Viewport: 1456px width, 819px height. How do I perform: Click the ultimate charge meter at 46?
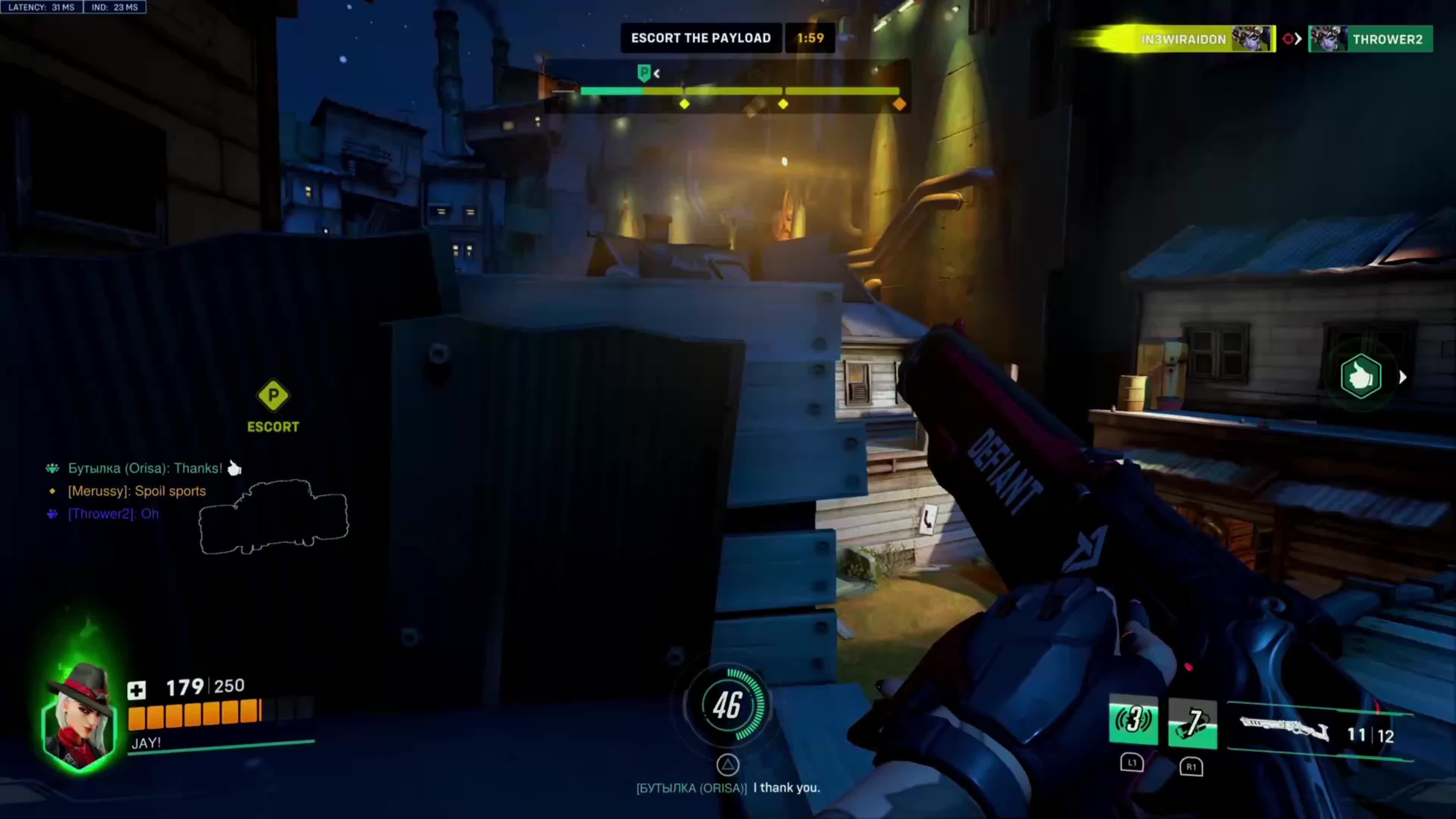(x=727, y=705)
